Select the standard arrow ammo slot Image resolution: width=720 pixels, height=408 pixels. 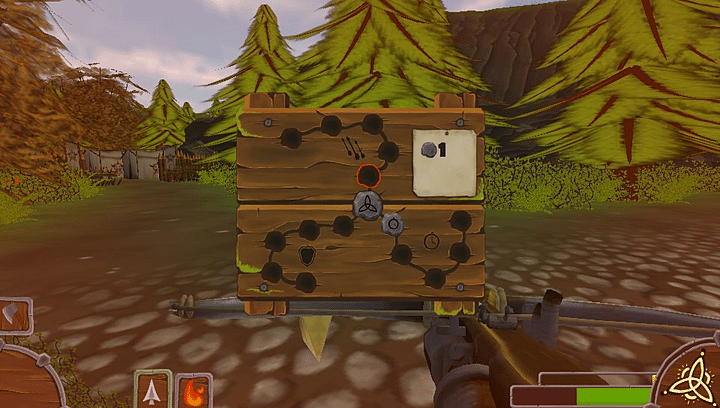pos(152,389)
